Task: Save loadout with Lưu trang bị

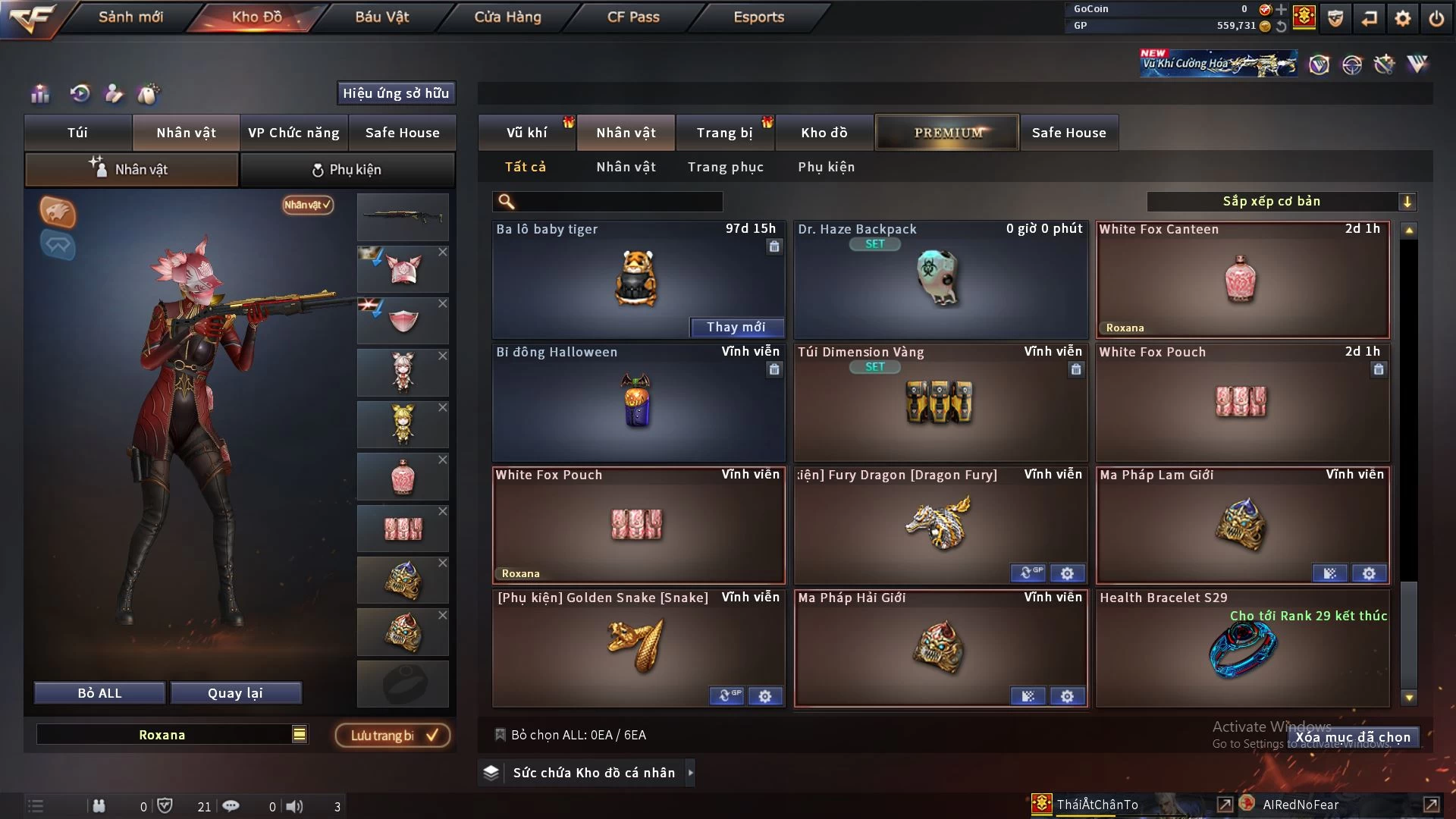Action: (x=392, y=736)
